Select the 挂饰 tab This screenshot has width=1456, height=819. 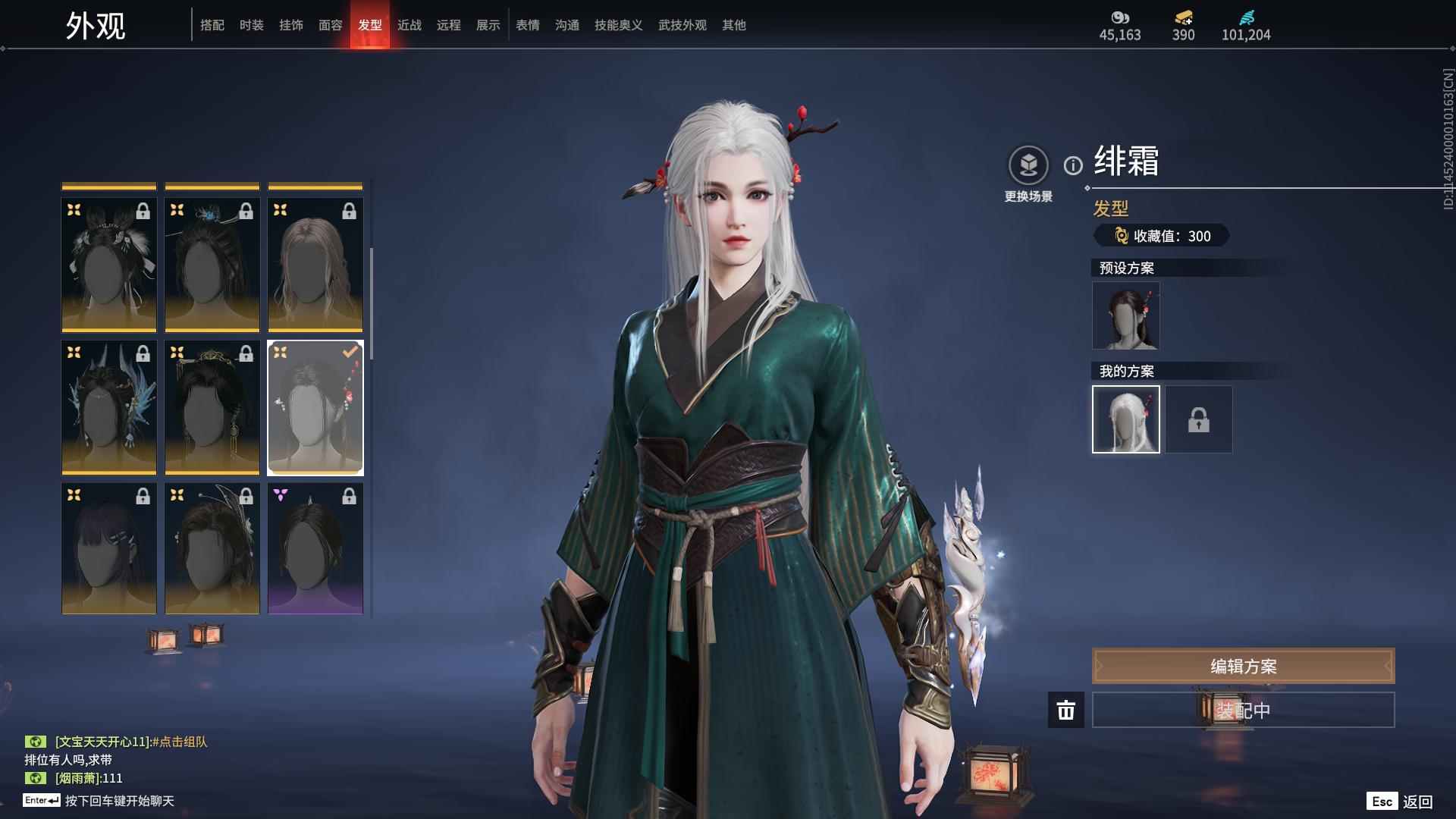(291, 25)
